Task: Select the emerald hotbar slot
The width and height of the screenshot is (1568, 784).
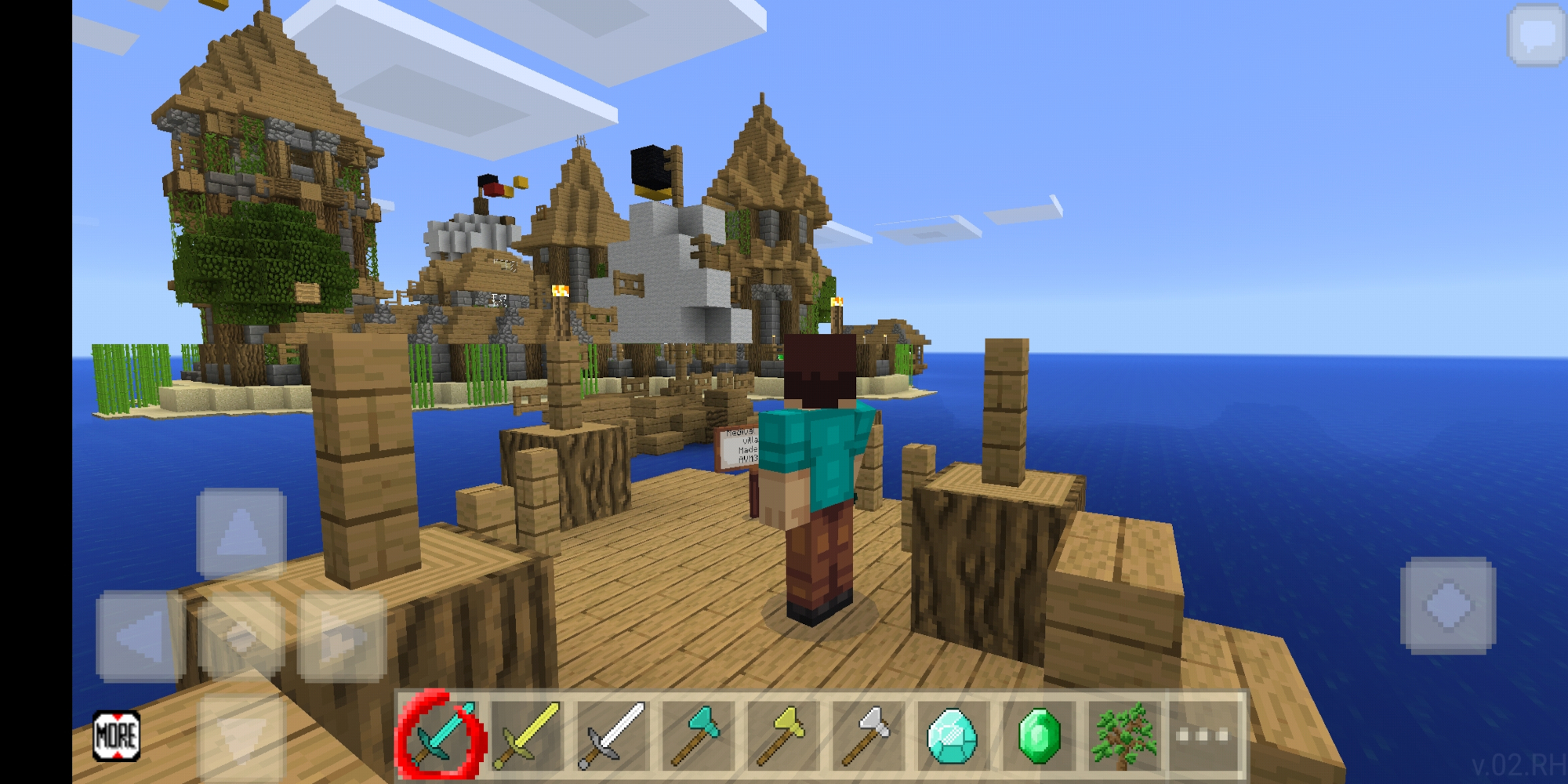Action: pos(1038,735)
